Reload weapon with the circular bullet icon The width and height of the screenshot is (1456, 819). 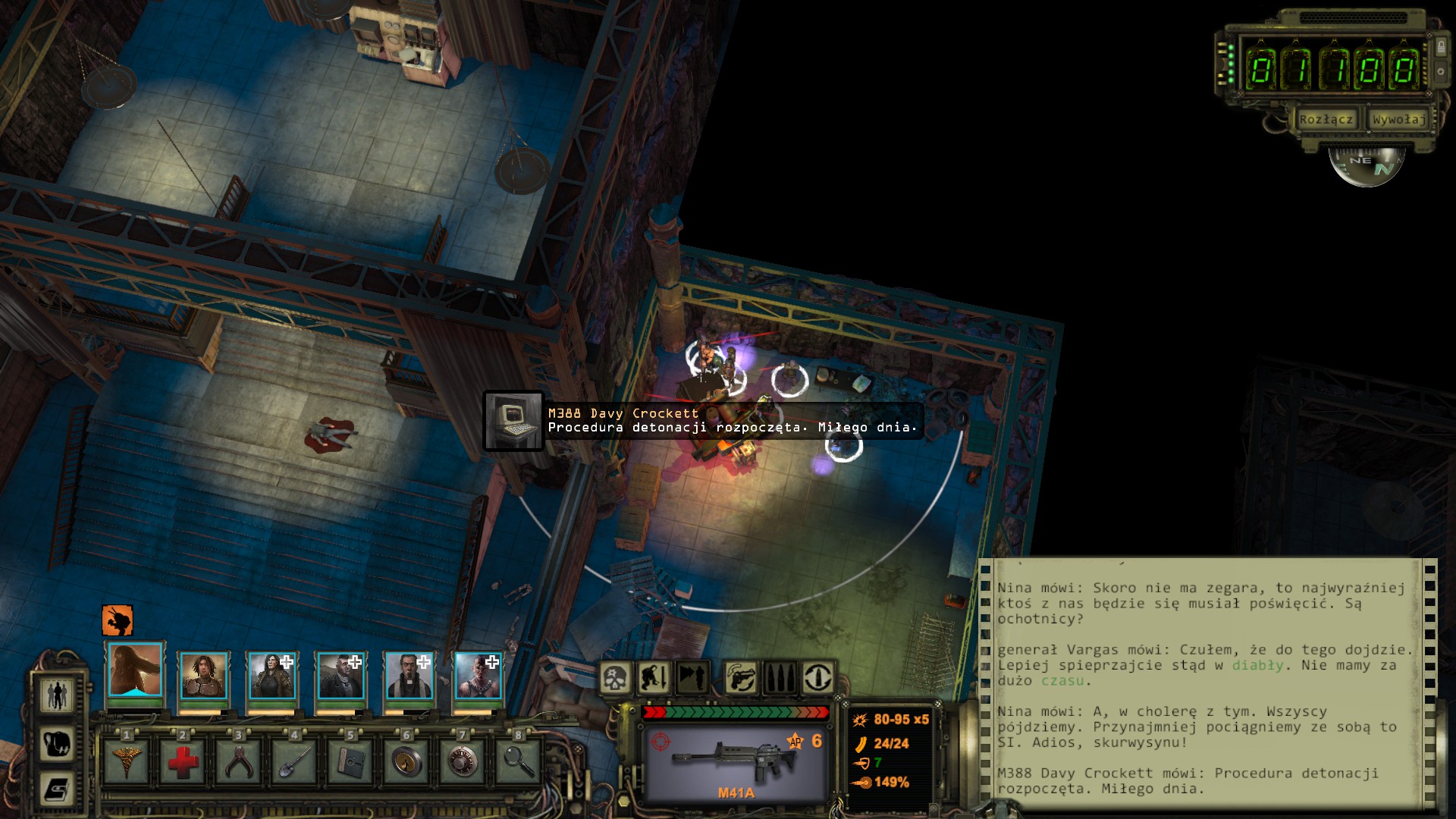pyautogui.click(x=817, y=677)
